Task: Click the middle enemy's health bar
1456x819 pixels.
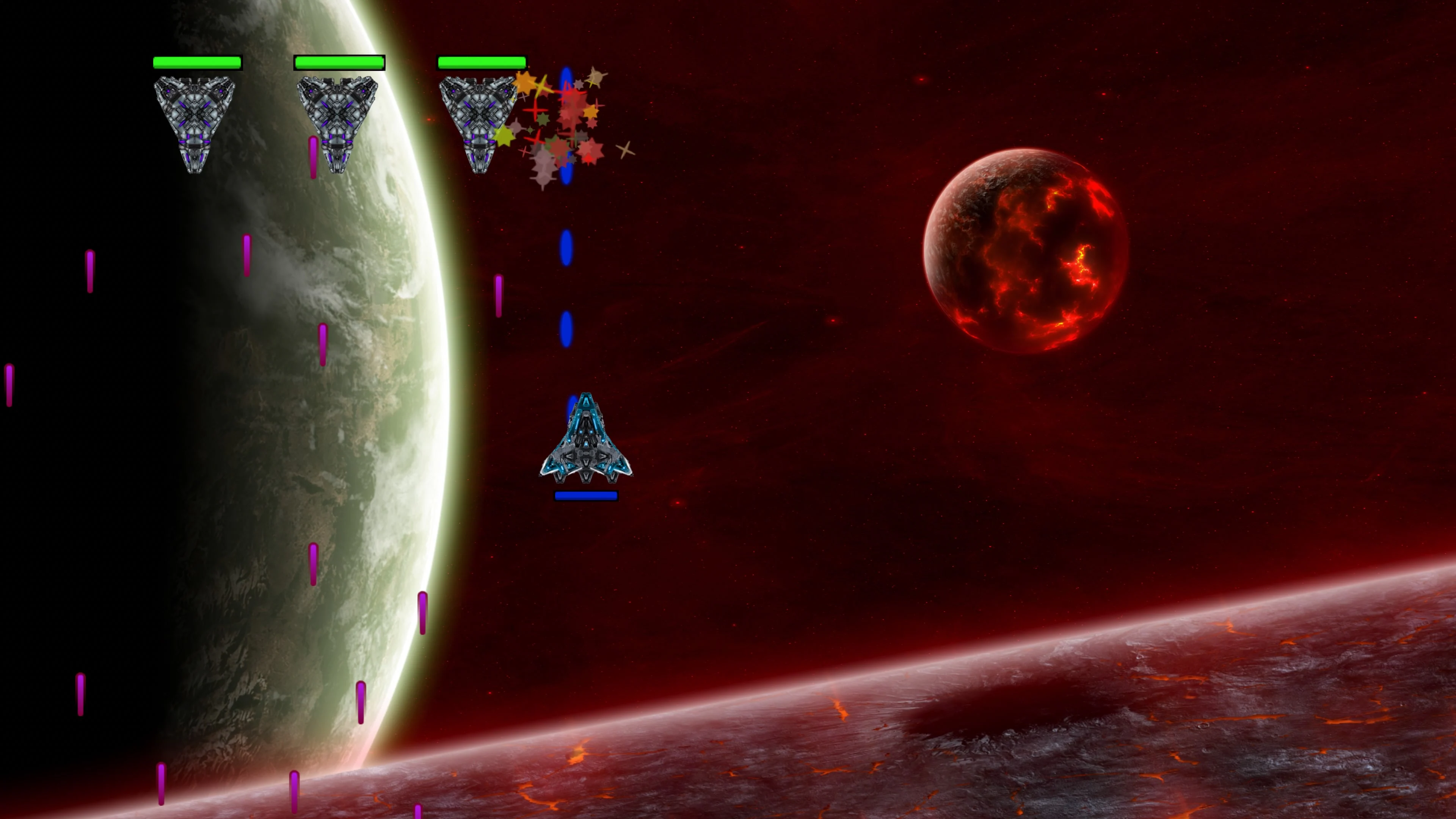Action: [x=340, y=62]
